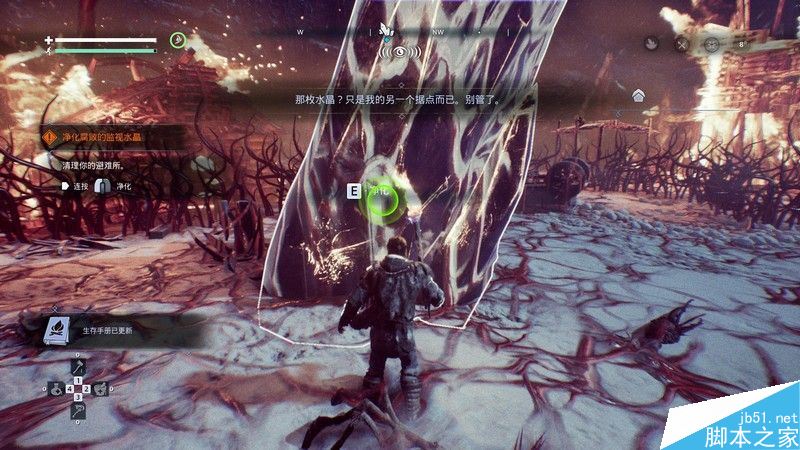Click the flame status icon

tap(651, 44)
